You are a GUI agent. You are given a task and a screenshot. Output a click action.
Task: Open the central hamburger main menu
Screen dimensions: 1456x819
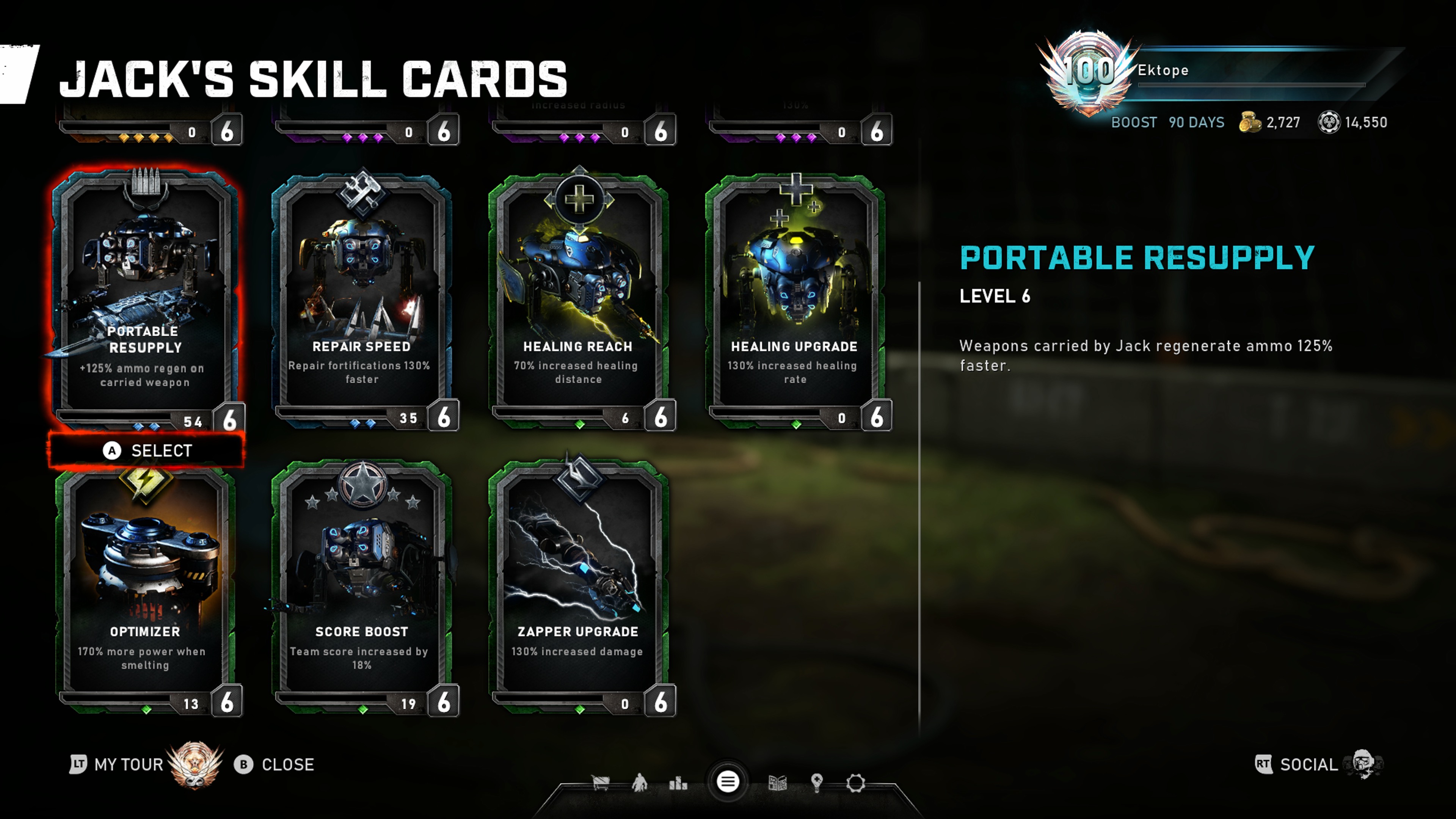tap(728, 782)
